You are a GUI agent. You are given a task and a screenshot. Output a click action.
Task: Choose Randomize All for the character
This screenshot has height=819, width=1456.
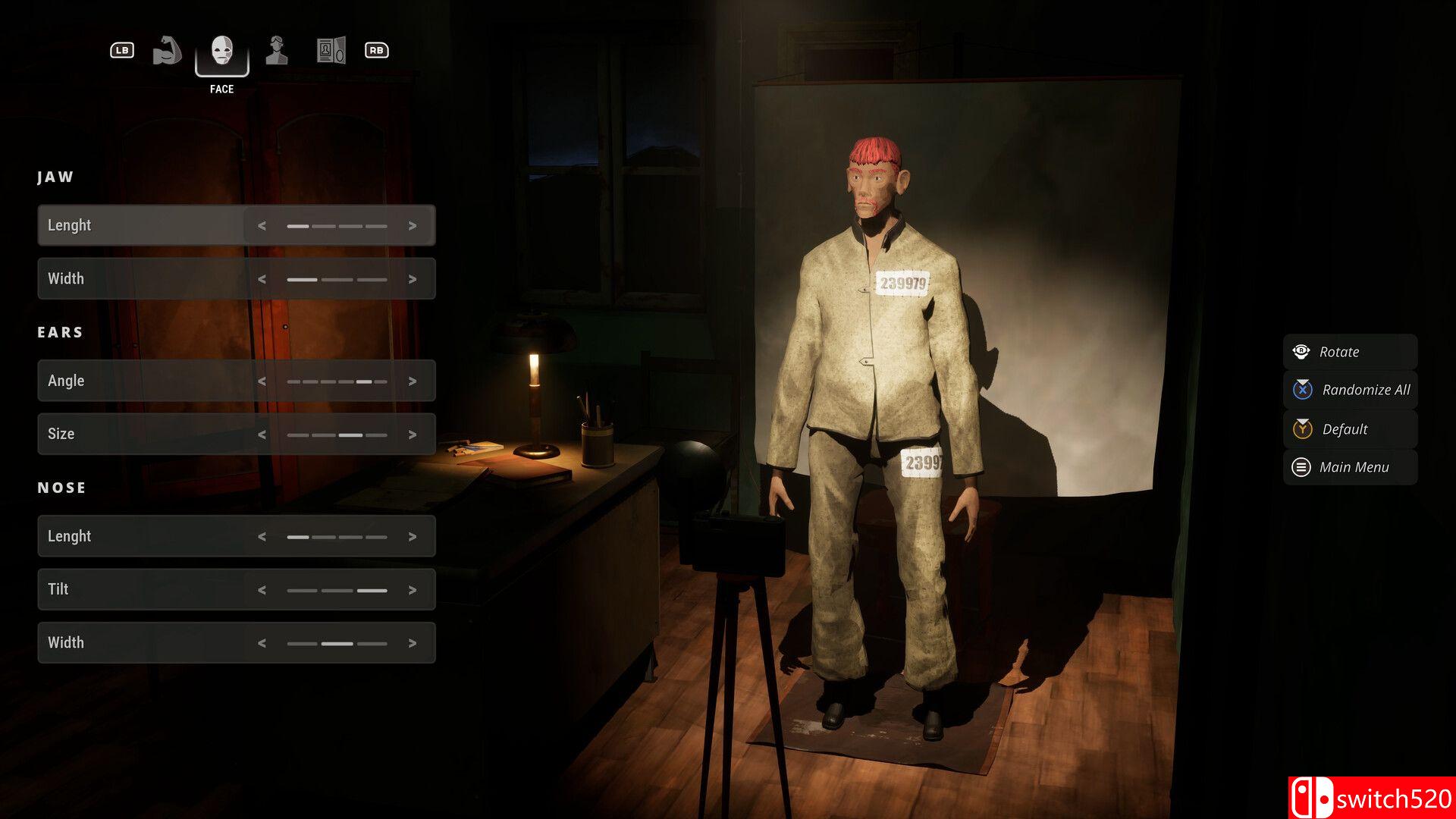click(x=1351, y=390)
